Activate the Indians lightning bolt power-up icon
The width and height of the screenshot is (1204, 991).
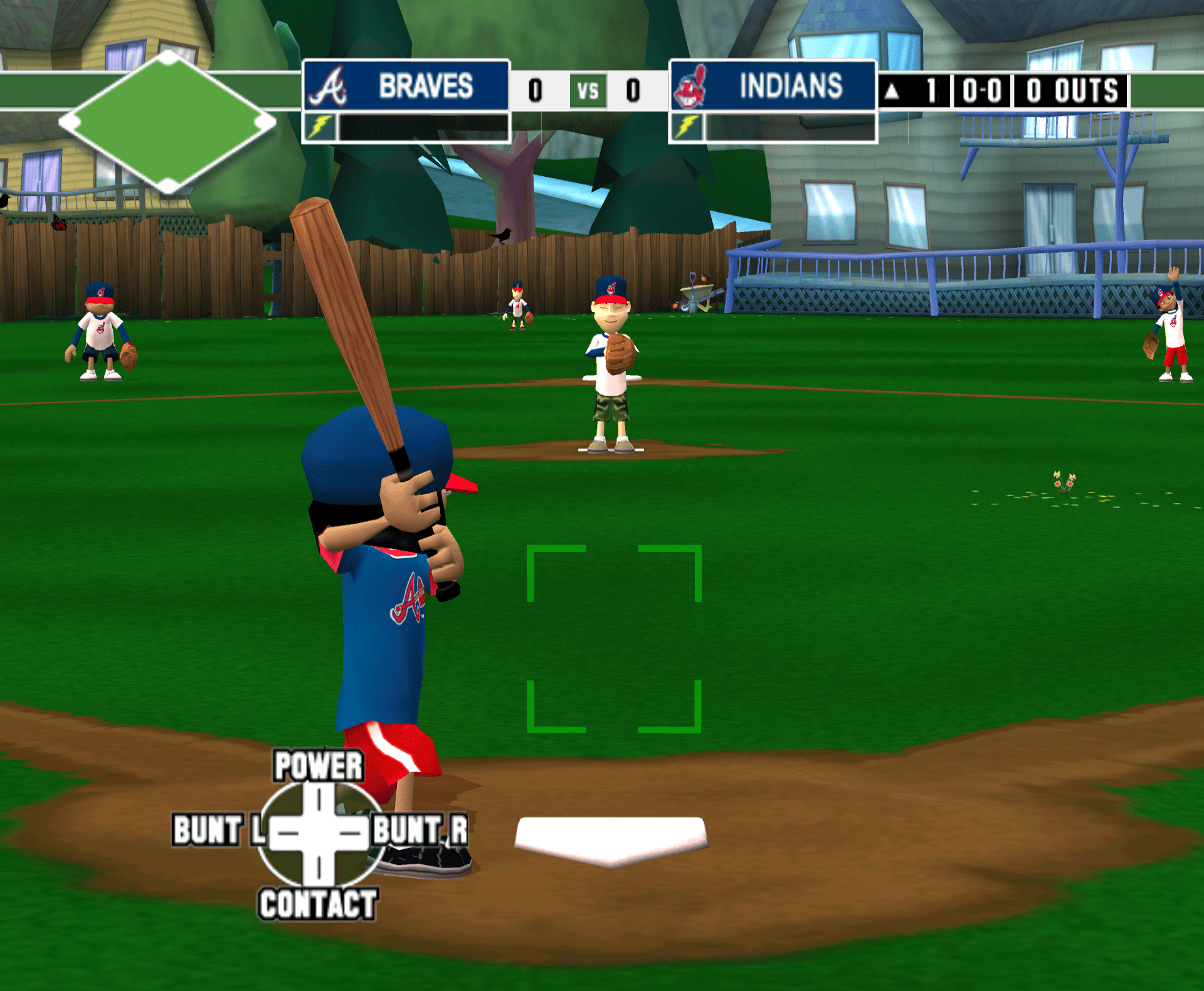click(687, 127)
